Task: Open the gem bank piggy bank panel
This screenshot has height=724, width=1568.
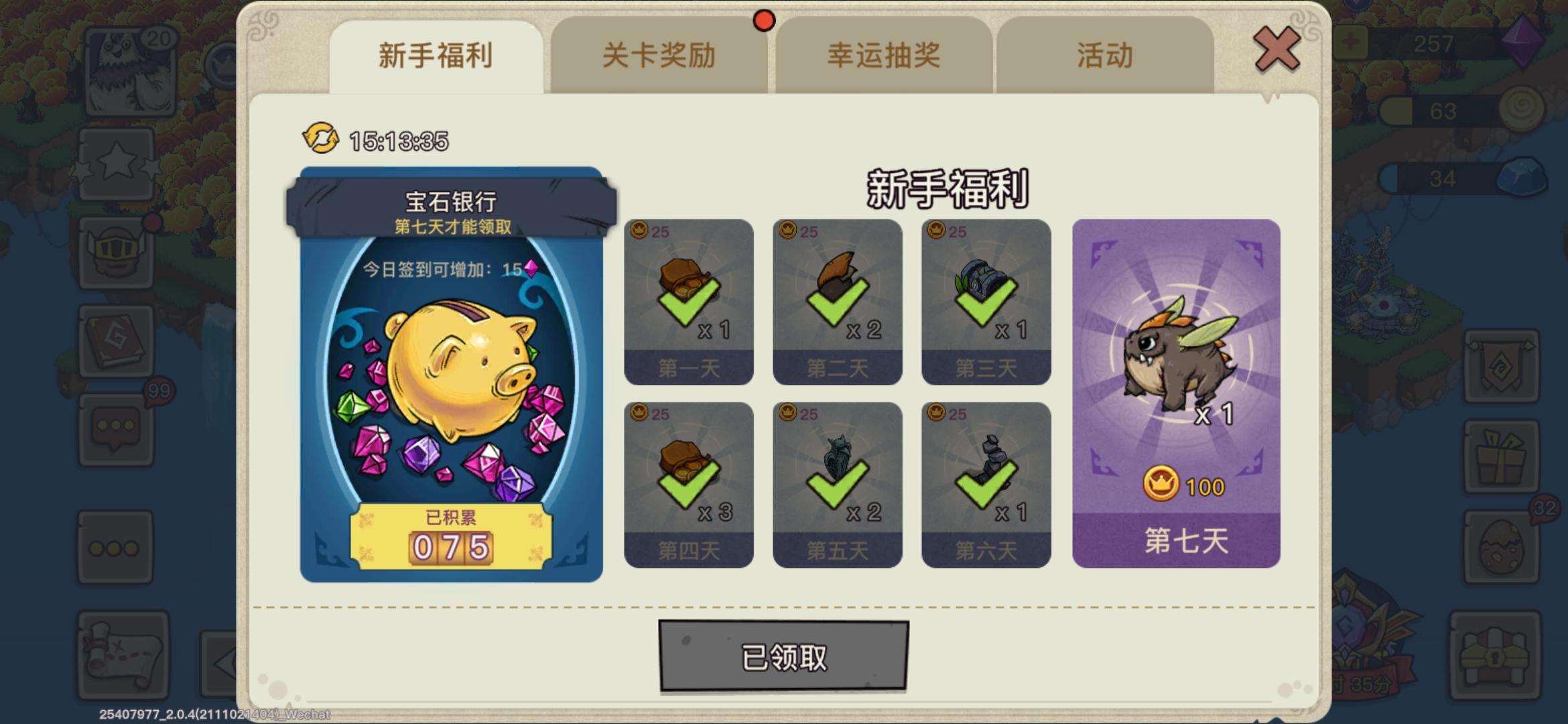Action: point(452,375)
